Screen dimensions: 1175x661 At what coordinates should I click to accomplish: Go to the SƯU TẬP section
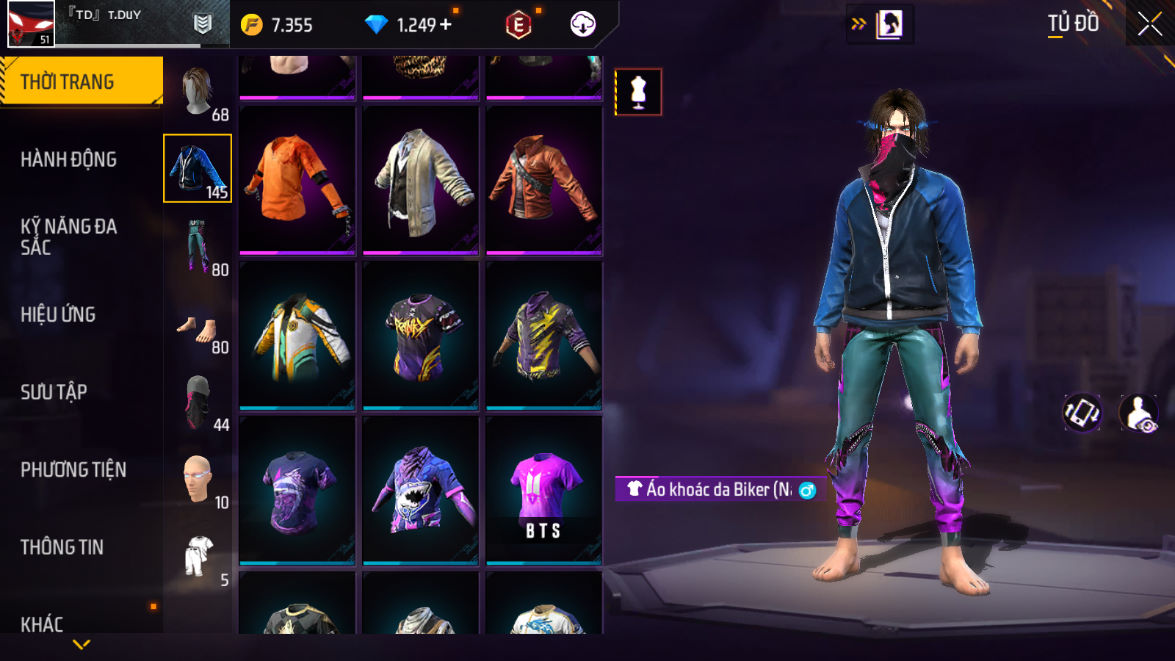click(x=54, y=392)
